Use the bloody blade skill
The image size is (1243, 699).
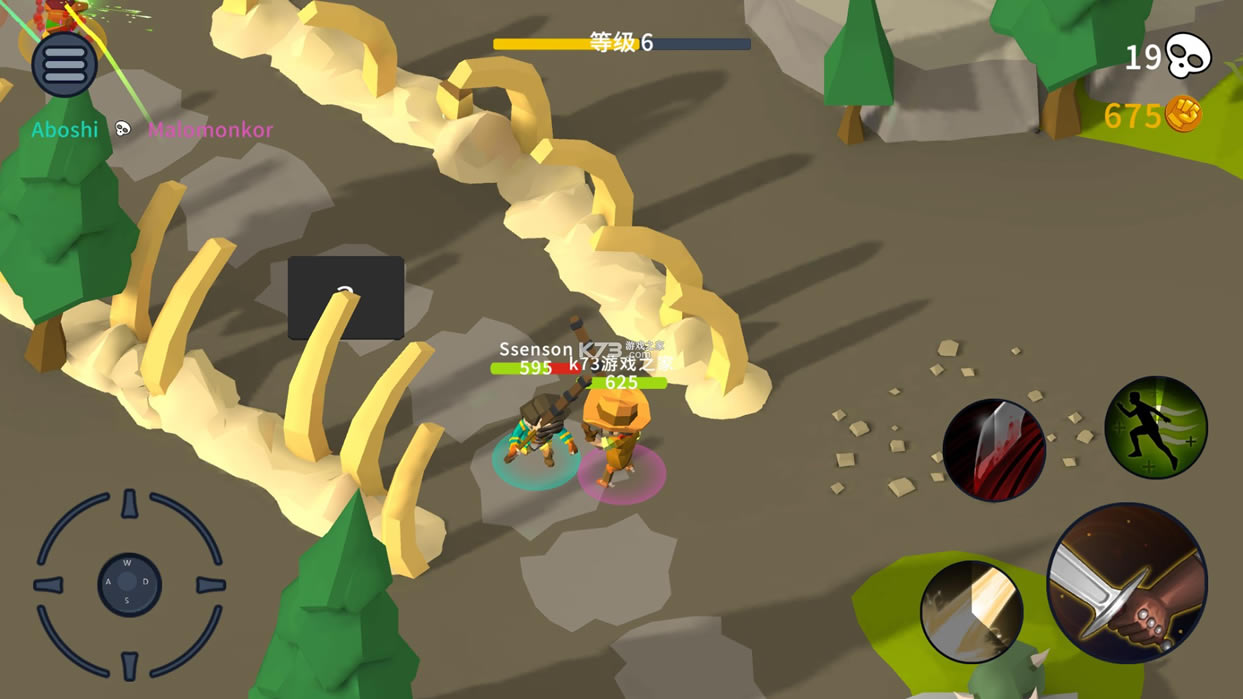point(994,450)
